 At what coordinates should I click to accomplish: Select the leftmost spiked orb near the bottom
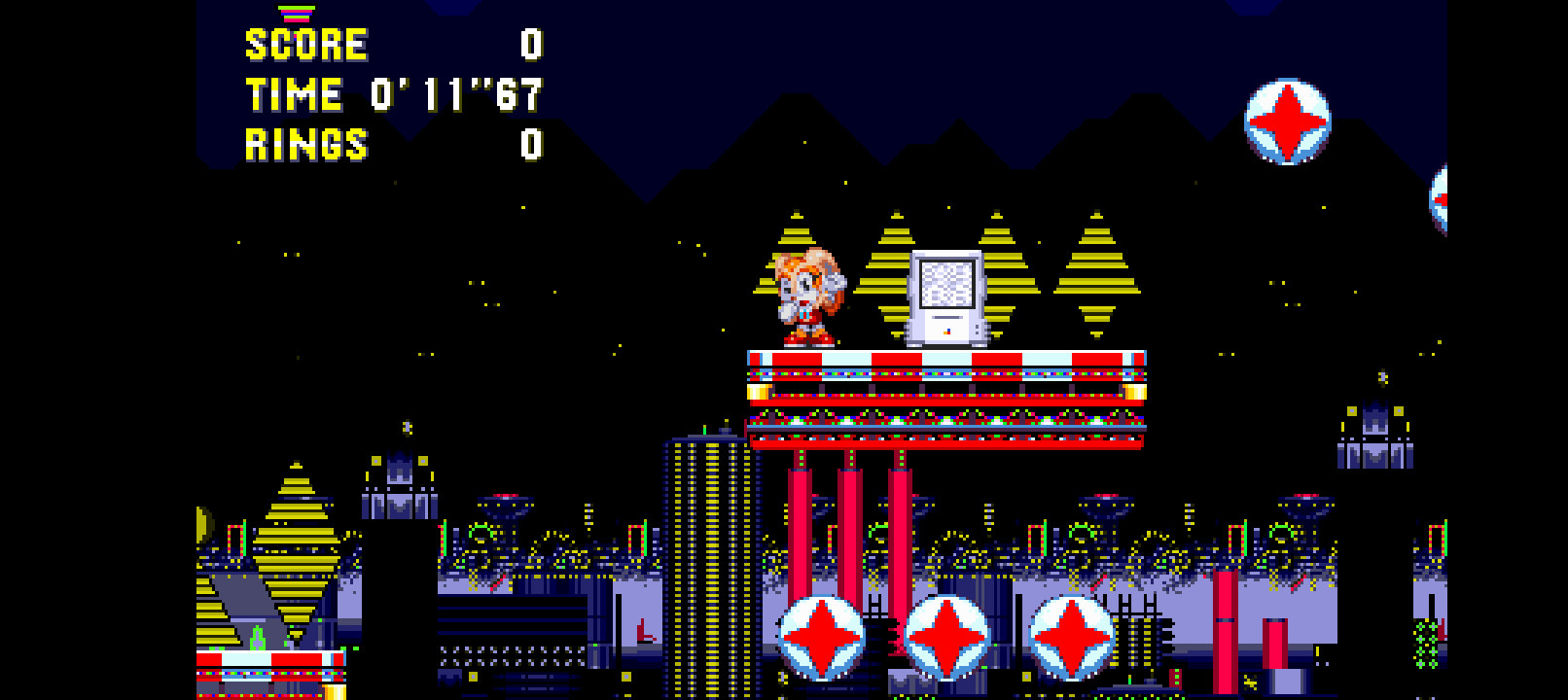pos(822,637)
